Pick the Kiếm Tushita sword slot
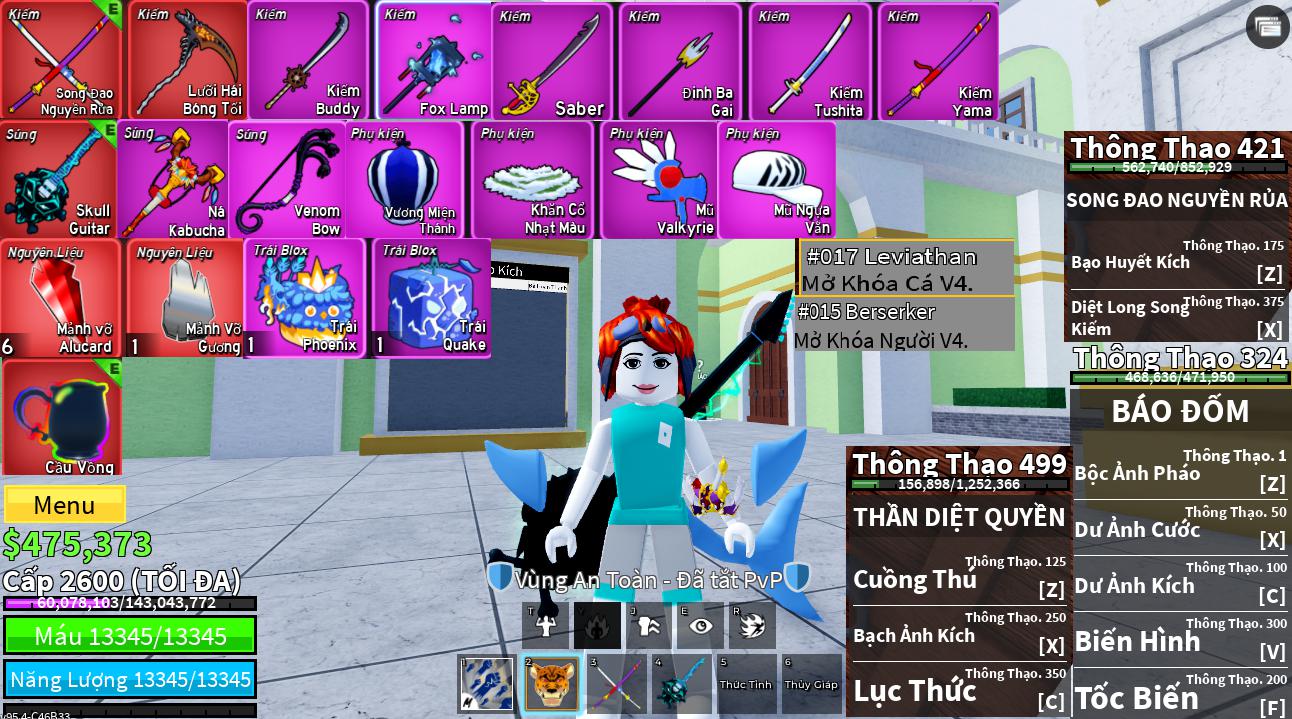 point(810,61)
